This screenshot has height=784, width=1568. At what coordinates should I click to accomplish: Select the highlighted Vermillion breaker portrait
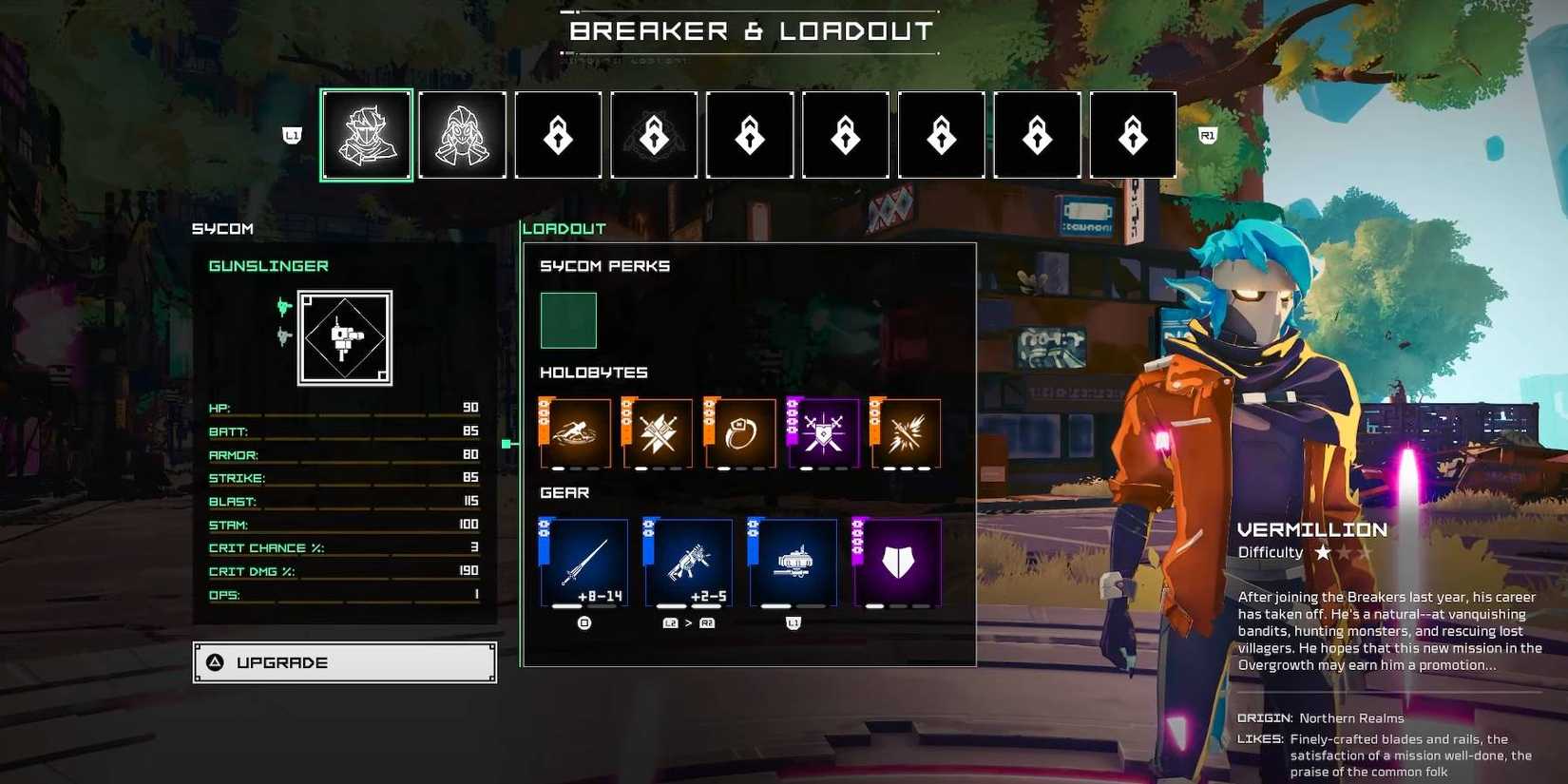367,135
